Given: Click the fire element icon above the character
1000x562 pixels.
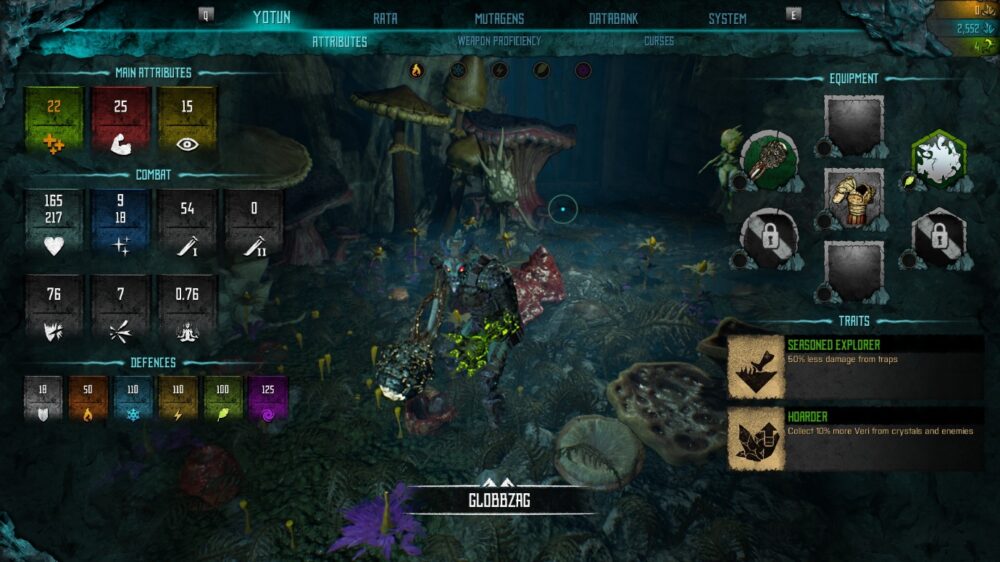Looking at the screenshot, I should point(417,70).
